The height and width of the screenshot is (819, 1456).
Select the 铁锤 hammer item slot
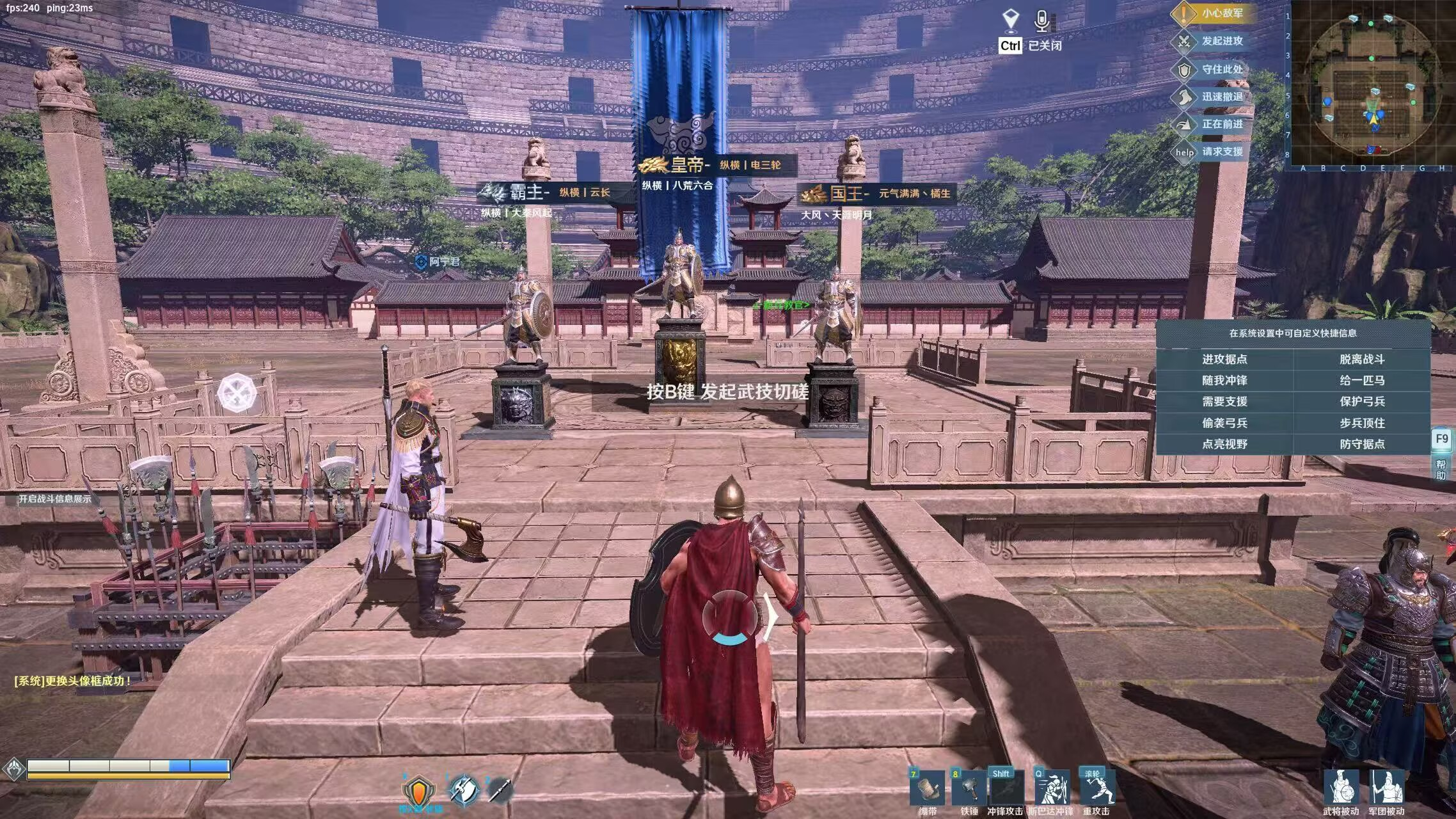coord(969,789)
